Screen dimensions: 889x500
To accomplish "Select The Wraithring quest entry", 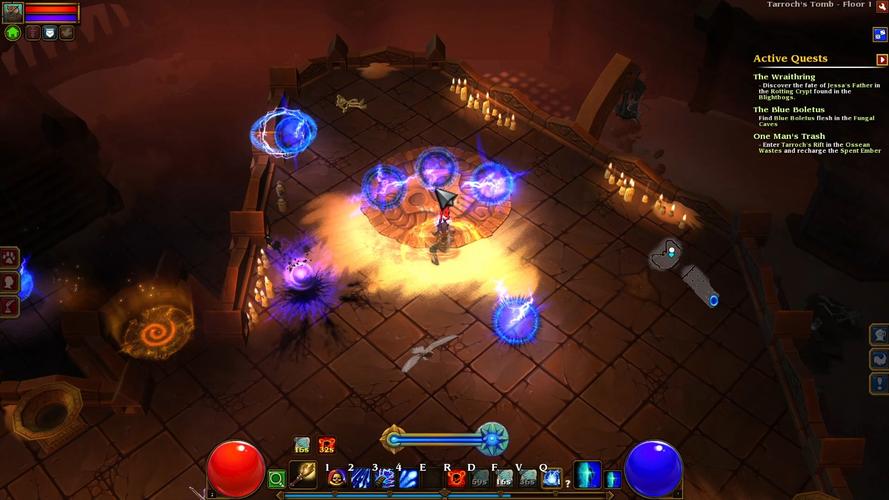I will click(784, 77).
